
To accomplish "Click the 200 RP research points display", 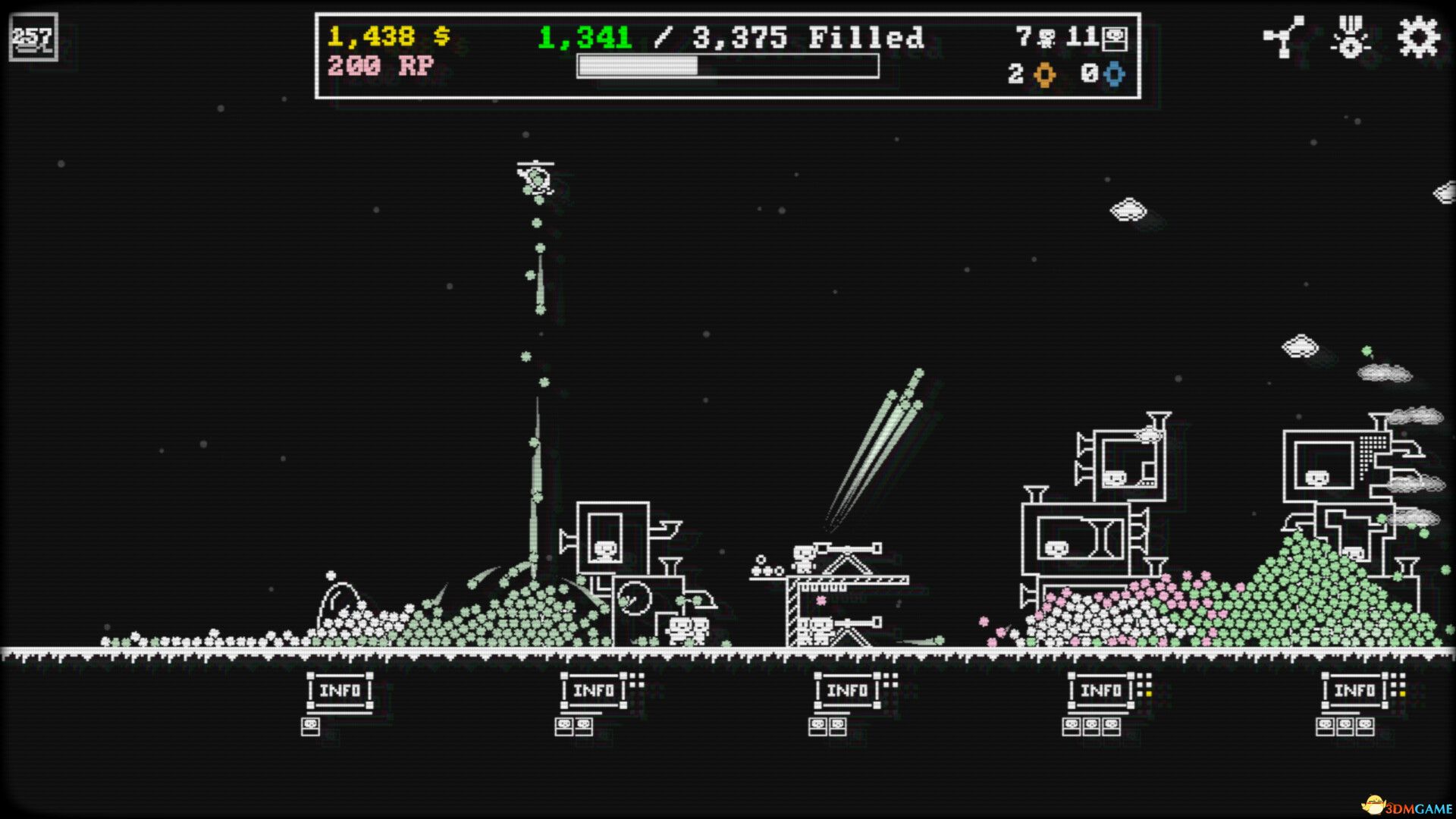I will (x=379, y=67).
